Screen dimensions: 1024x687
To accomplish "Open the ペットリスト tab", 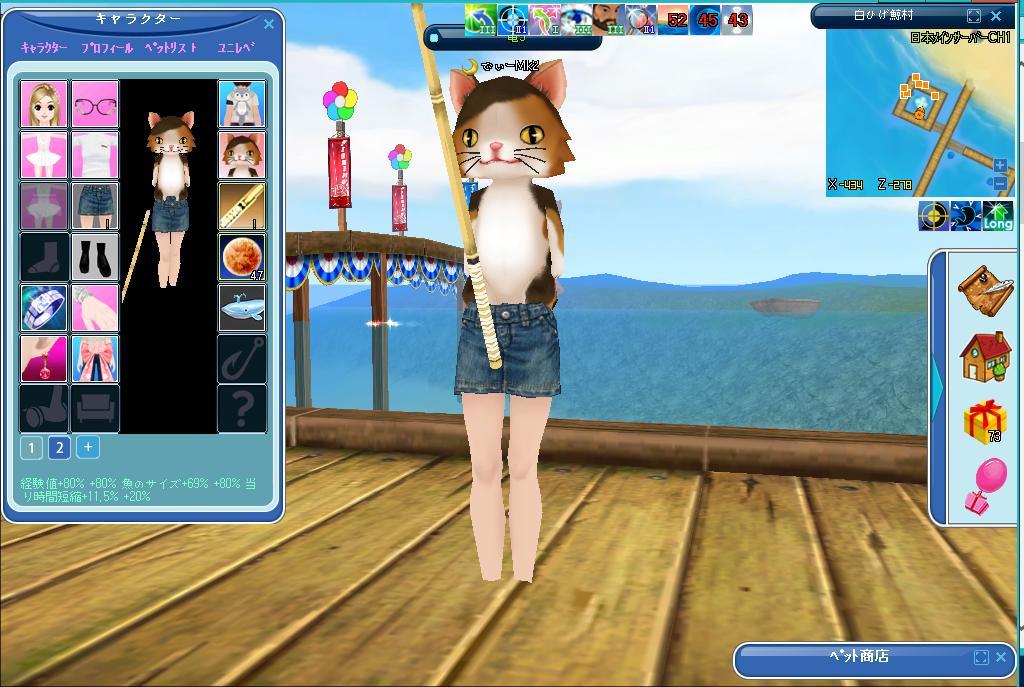I will [x=171, y=48].
